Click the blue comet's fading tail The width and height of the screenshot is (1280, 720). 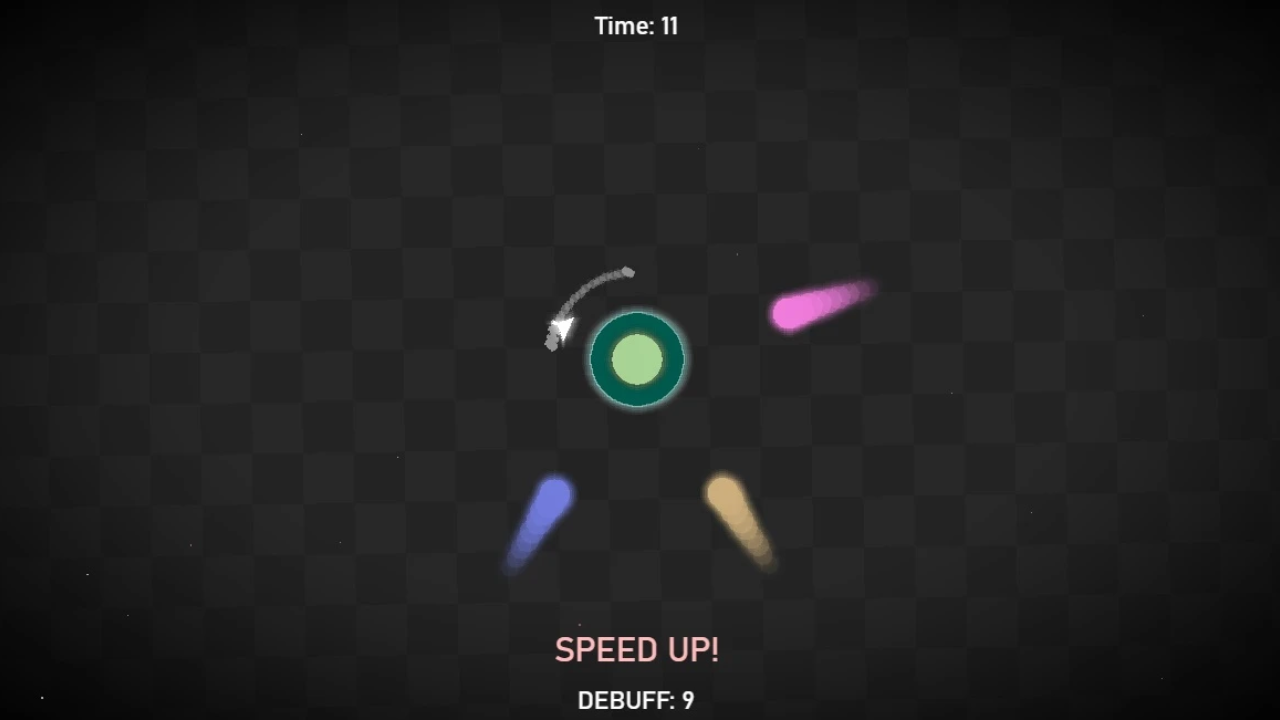520,555
